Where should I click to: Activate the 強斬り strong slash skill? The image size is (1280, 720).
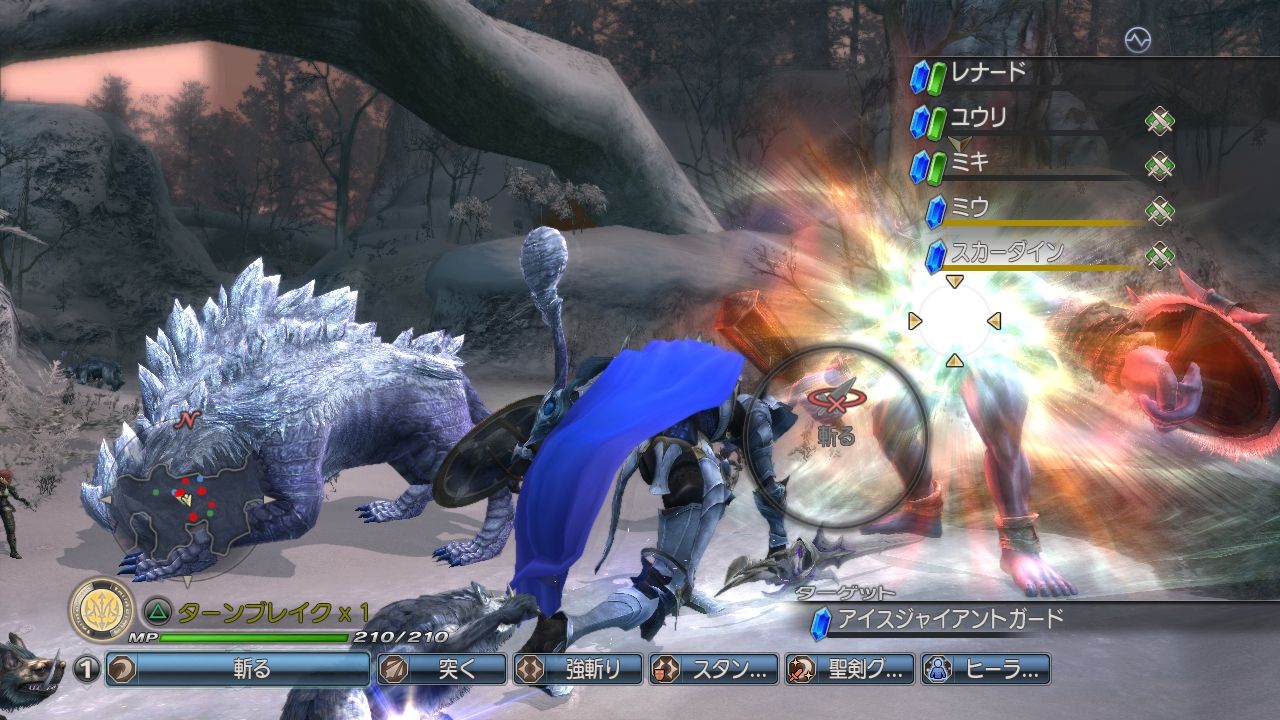(x=577, y=669)
